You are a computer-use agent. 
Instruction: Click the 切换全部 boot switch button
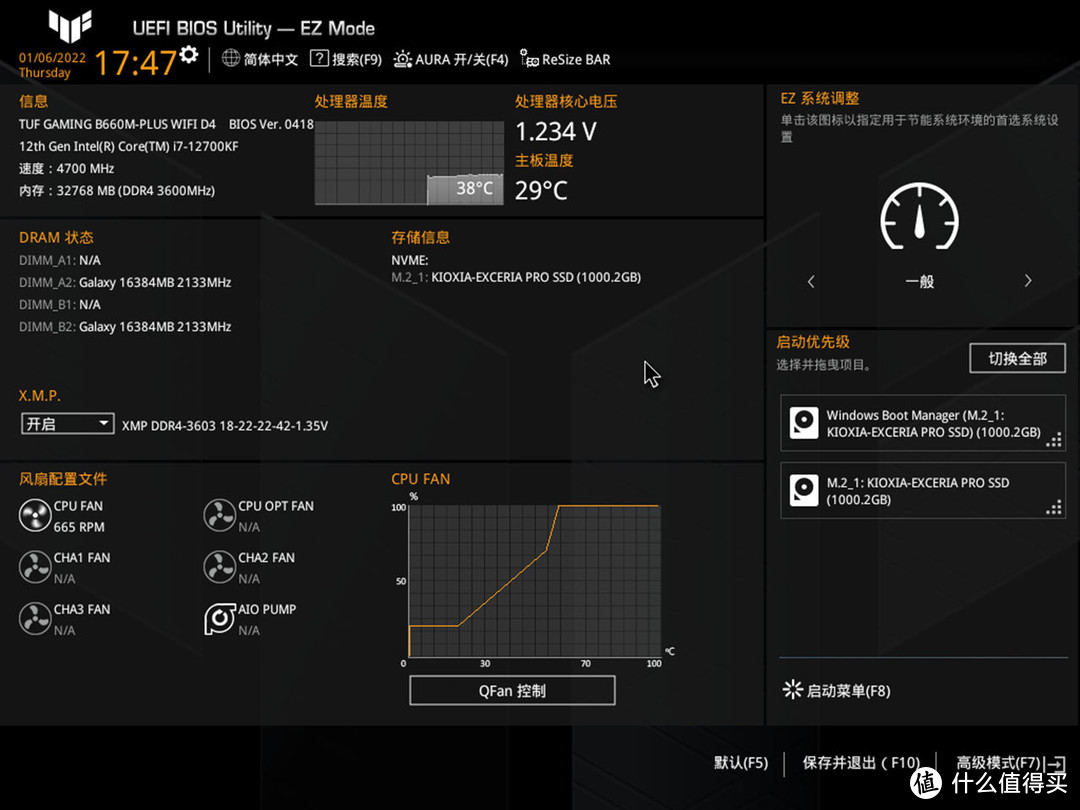click(1017, 358)
